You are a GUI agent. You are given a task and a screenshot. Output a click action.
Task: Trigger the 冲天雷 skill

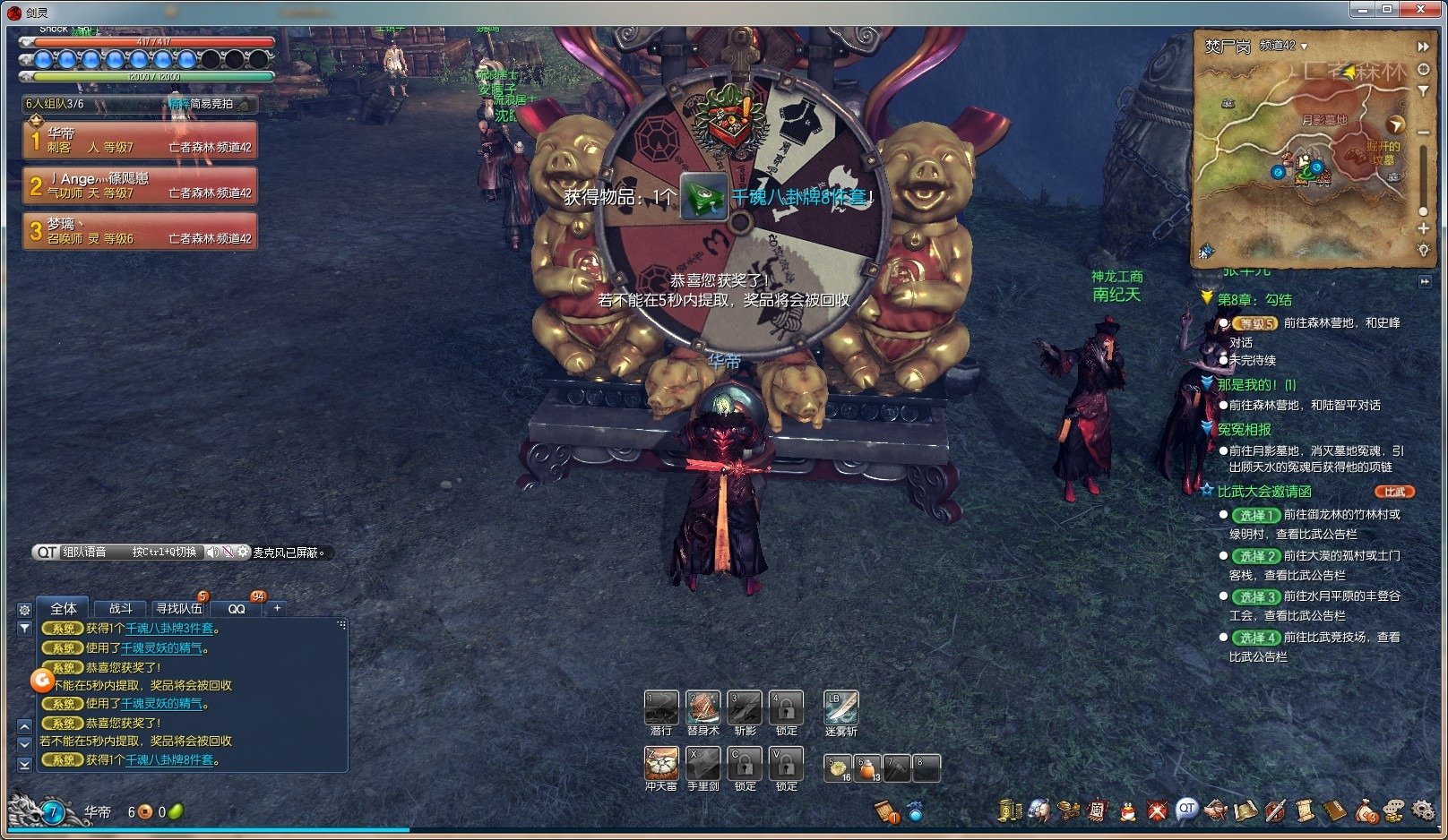661,763
